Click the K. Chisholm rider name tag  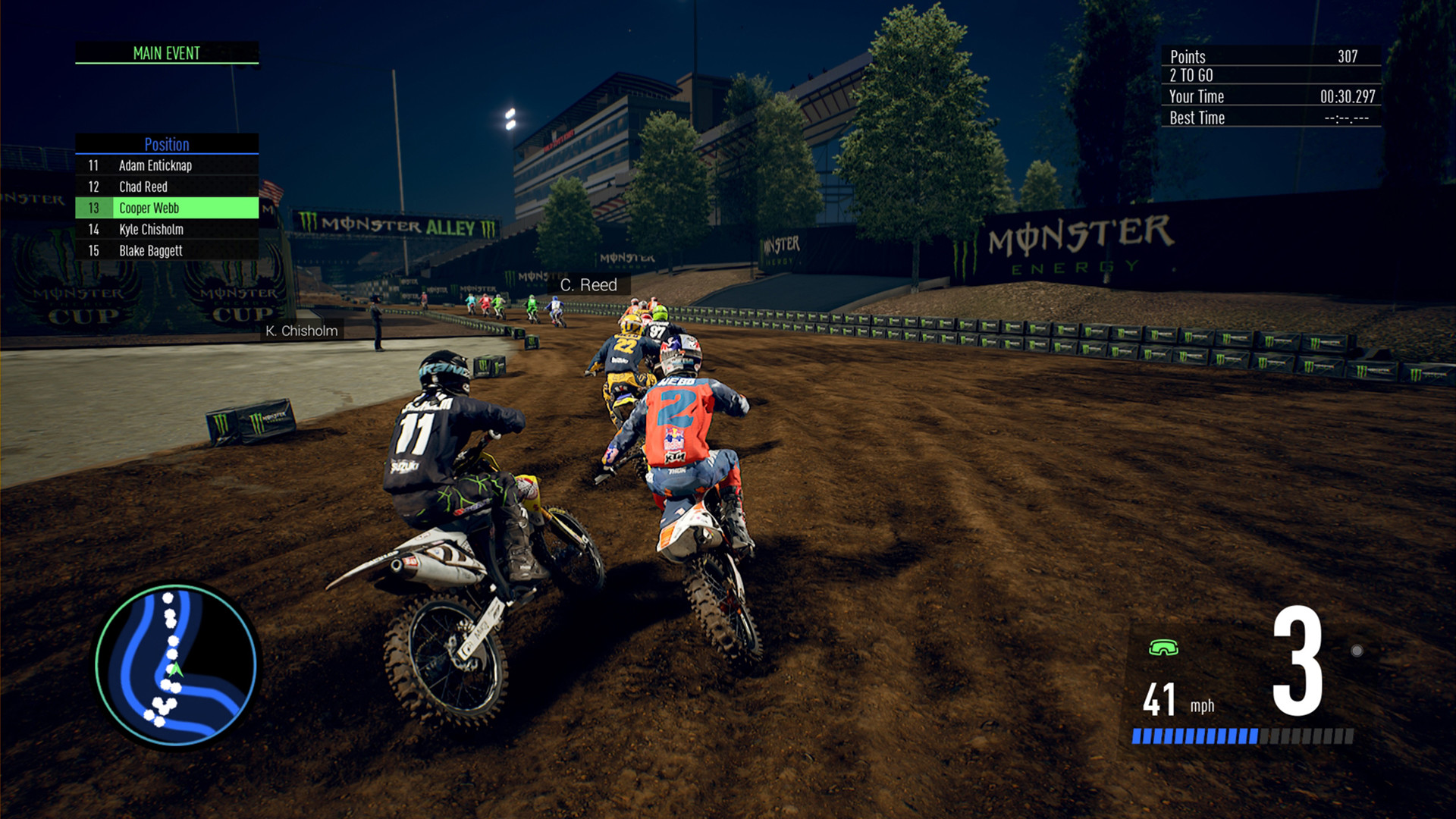[303, 331]
